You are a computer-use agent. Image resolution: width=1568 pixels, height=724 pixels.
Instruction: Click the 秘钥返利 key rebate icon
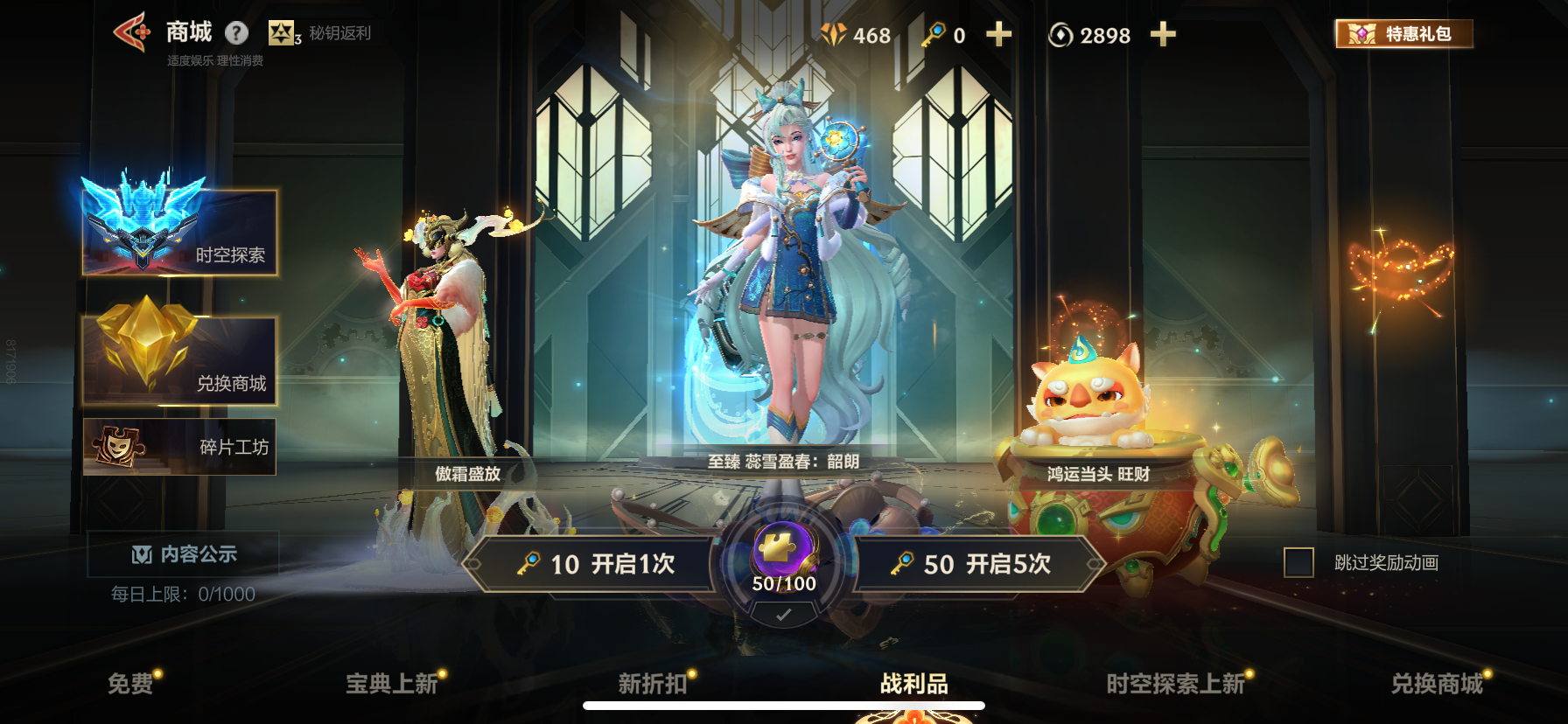282,33
